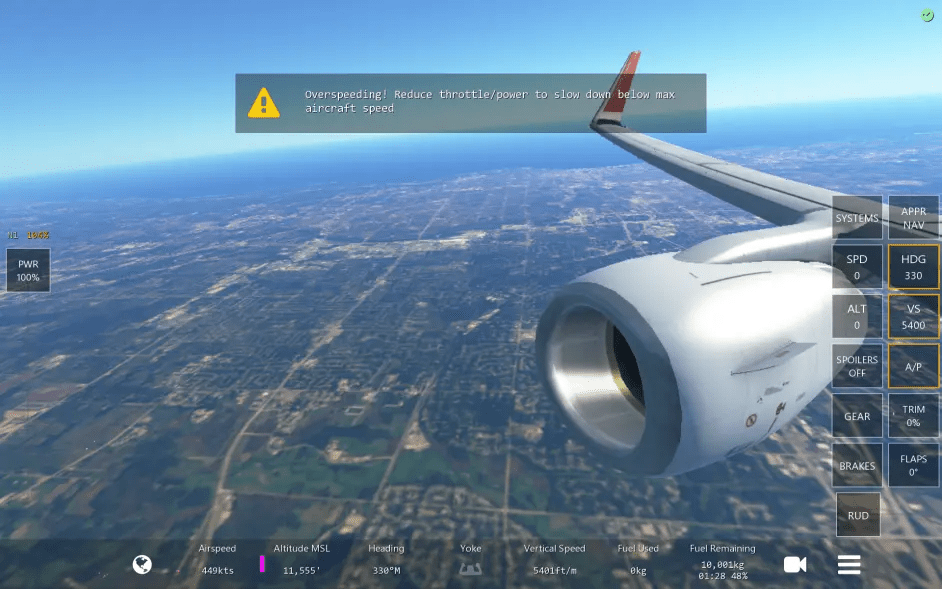Select the RUD rudder control
Viewport: 942px width, 589px height.
[x=858, y=515]
